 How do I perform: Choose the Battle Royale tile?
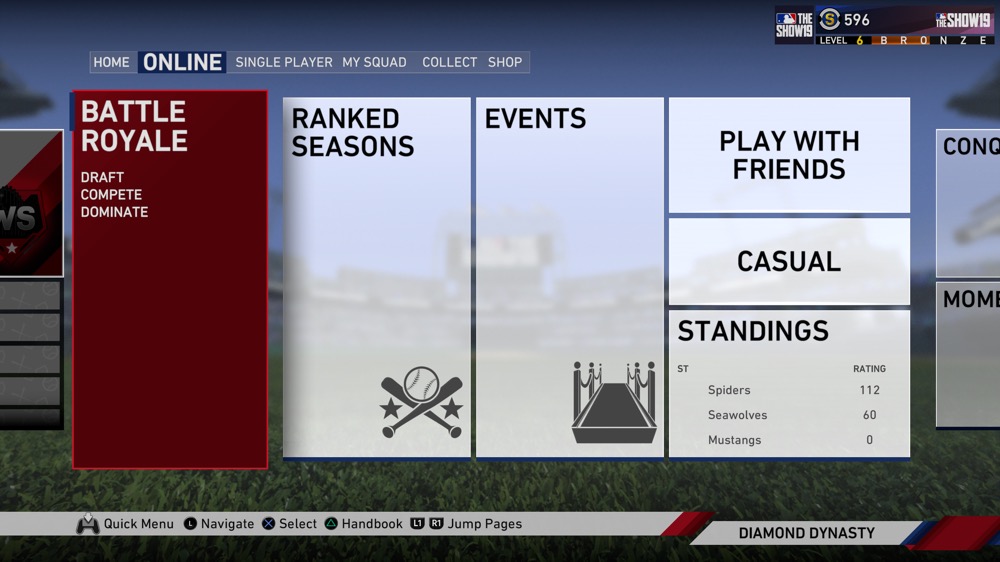[x=170, y=280]
